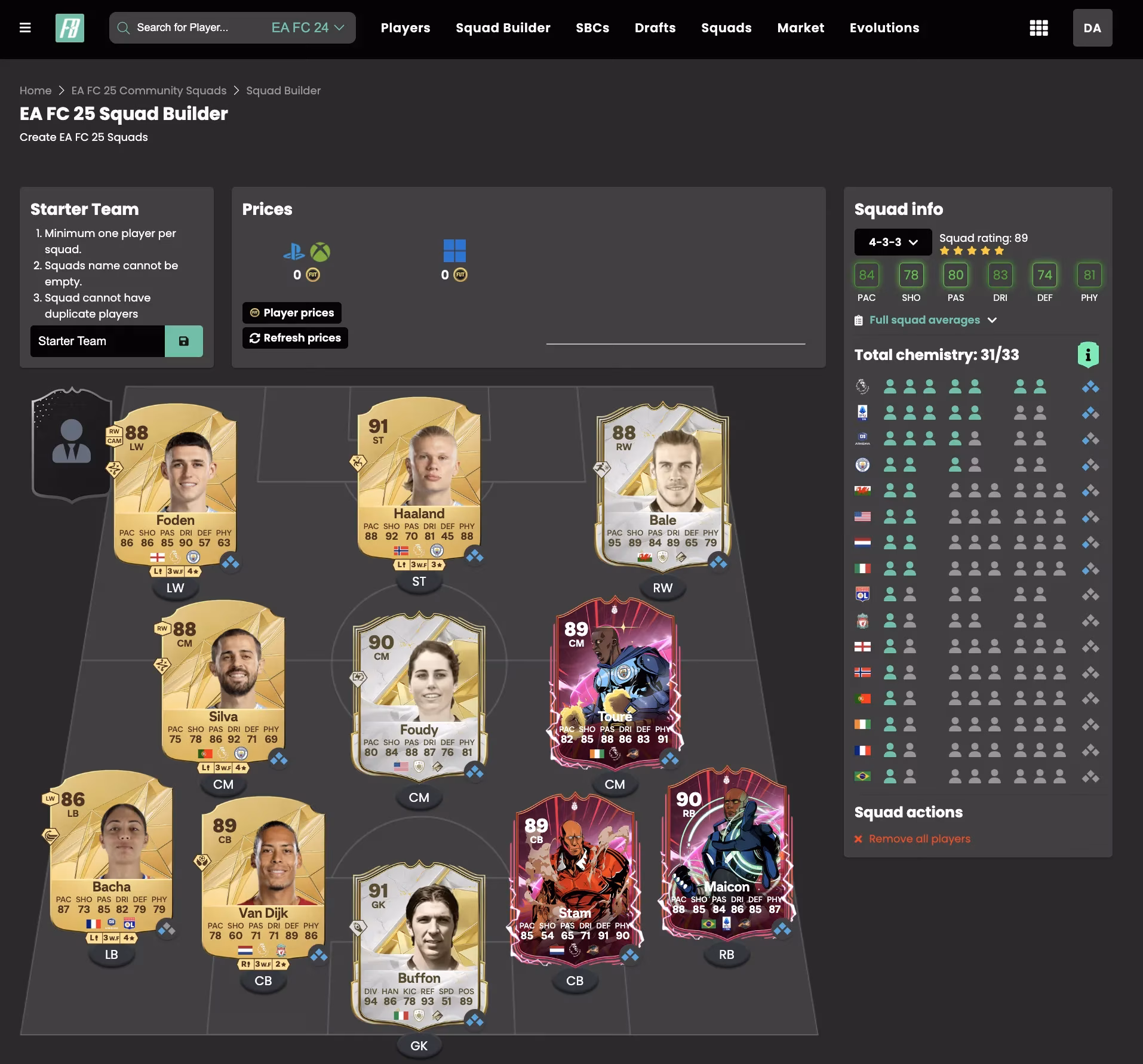
Task: Click the Starter Team name input field
Action: [x=96, y=341]
